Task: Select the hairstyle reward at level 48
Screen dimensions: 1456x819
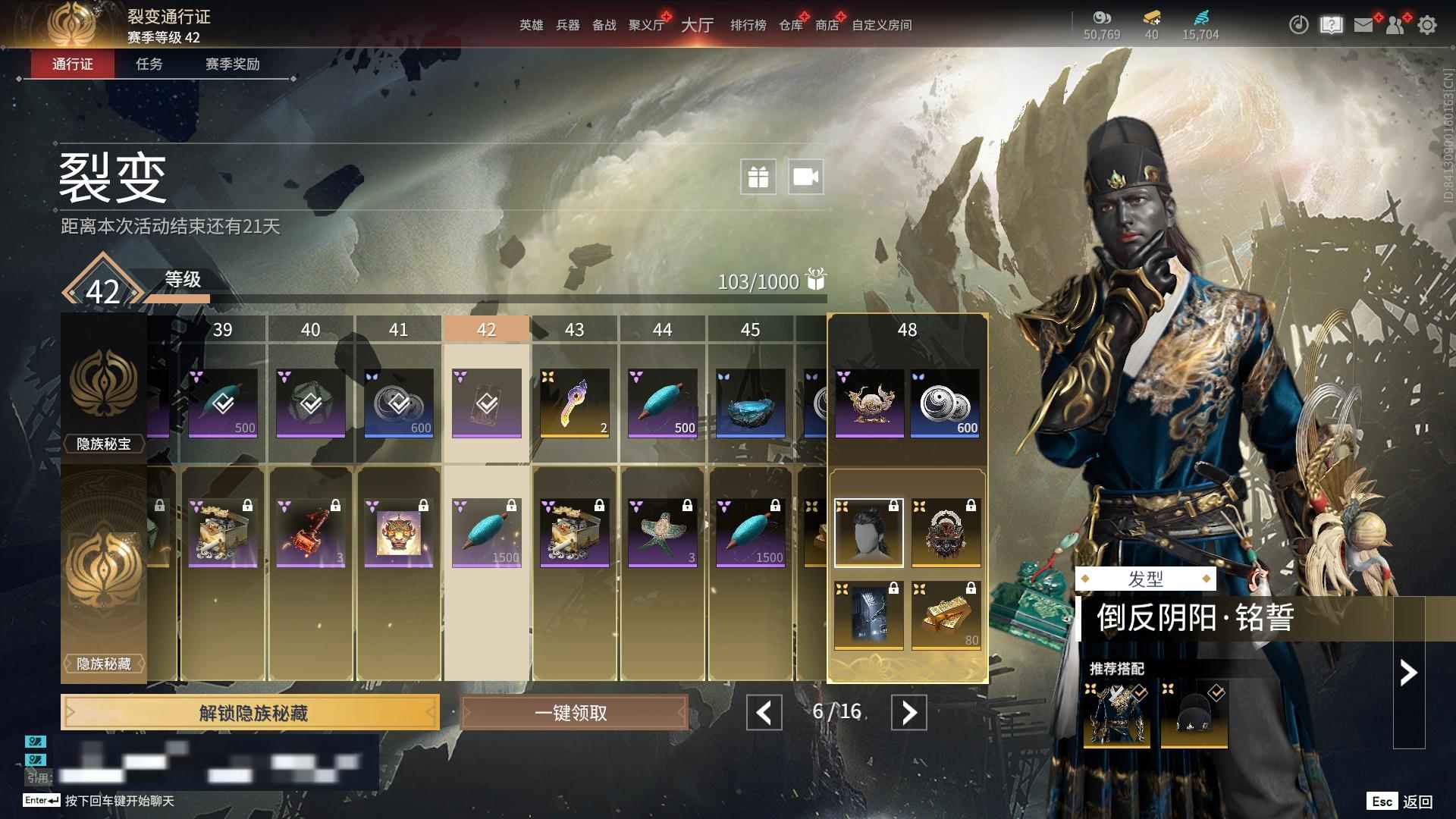Action: (x=868, y=533)
